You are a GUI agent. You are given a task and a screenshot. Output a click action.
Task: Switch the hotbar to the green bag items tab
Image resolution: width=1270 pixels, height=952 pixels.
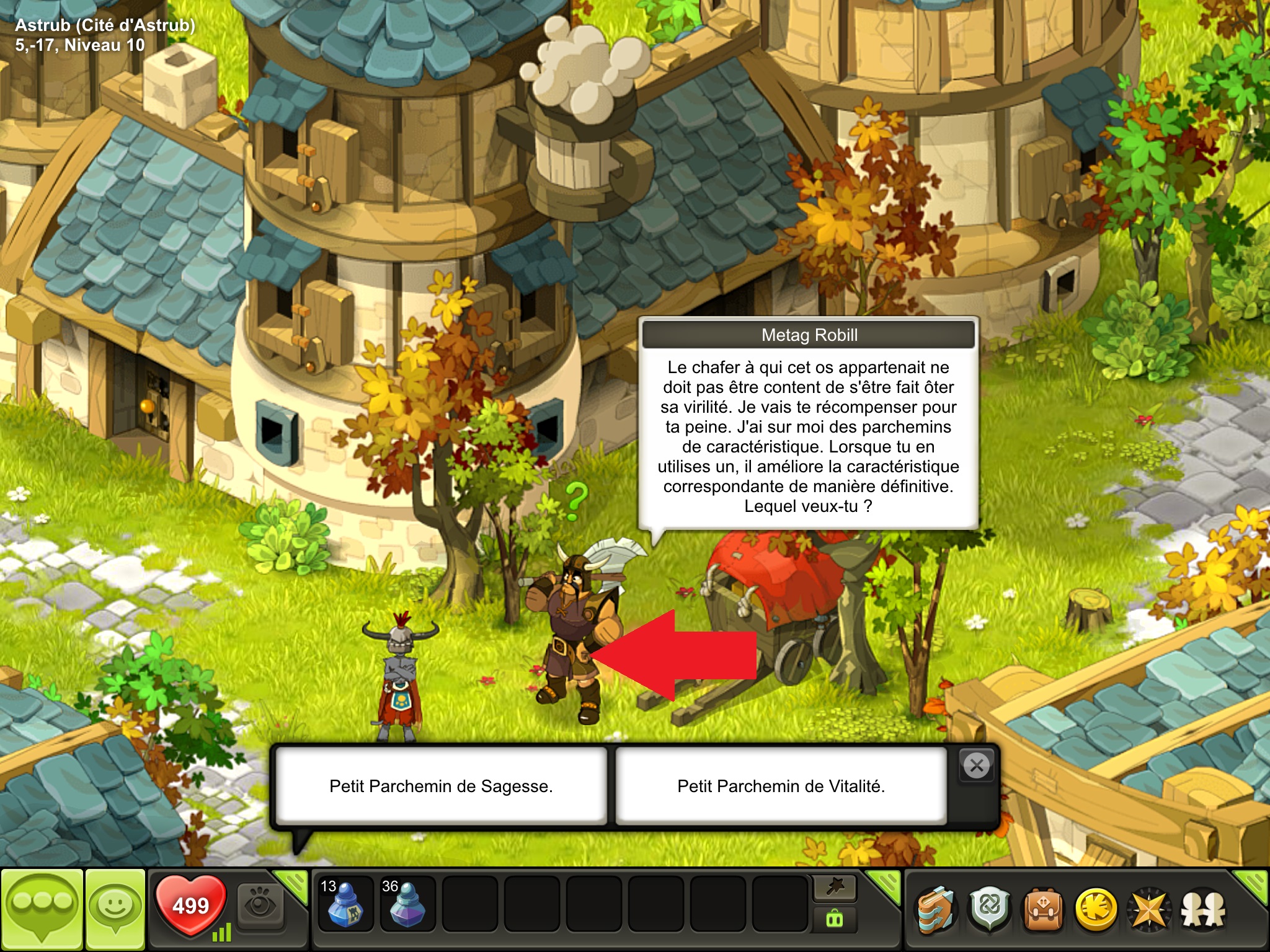pos(835,919)
